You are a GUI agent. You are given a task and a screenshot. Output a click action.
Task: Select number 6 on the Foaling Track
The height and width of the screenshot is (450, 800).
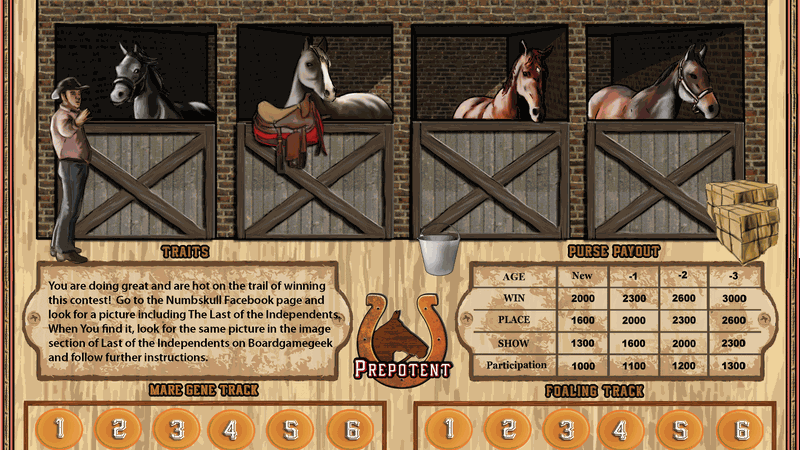[741, 430]
